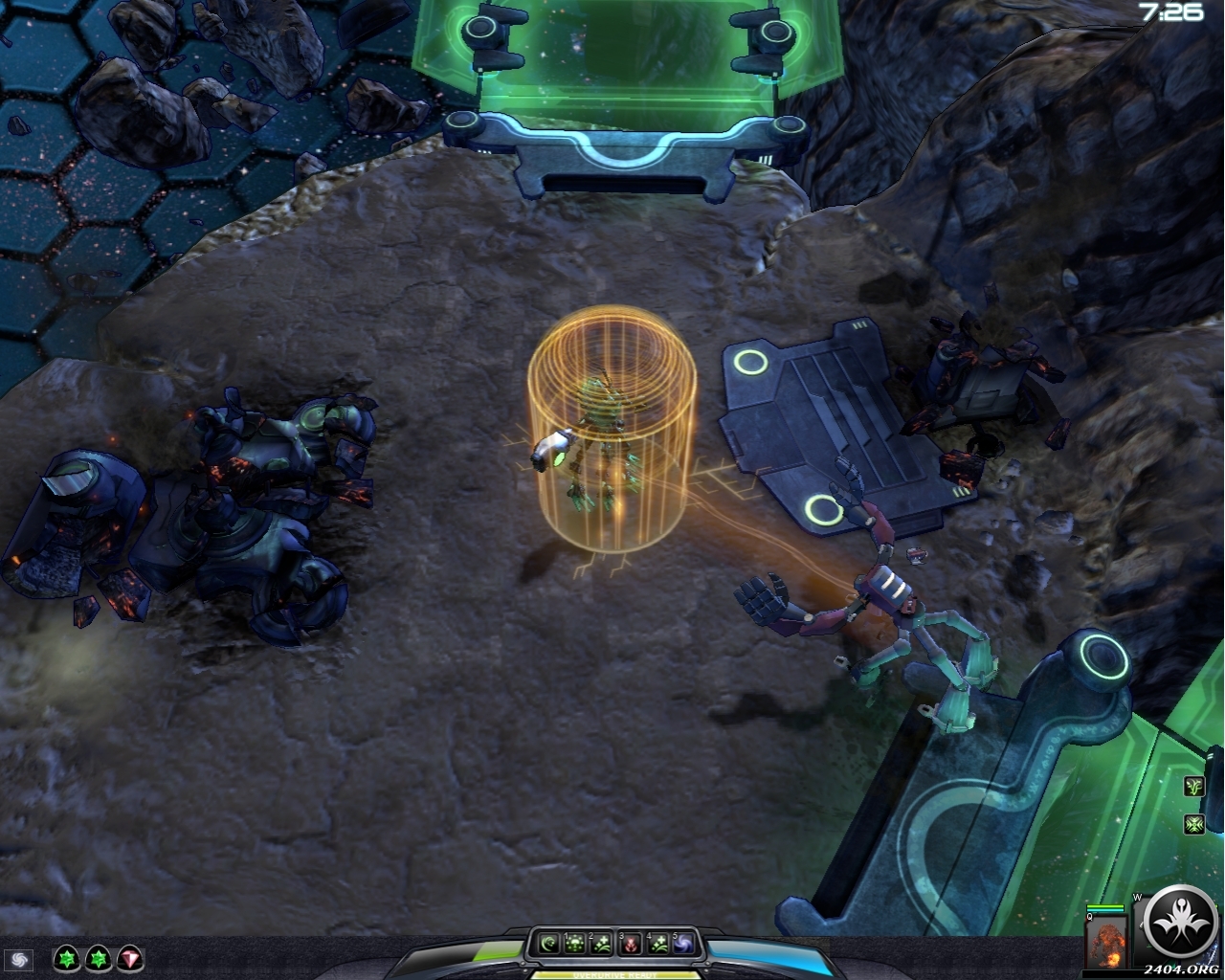Click the green plant sprout icon

coord(1193,787)
